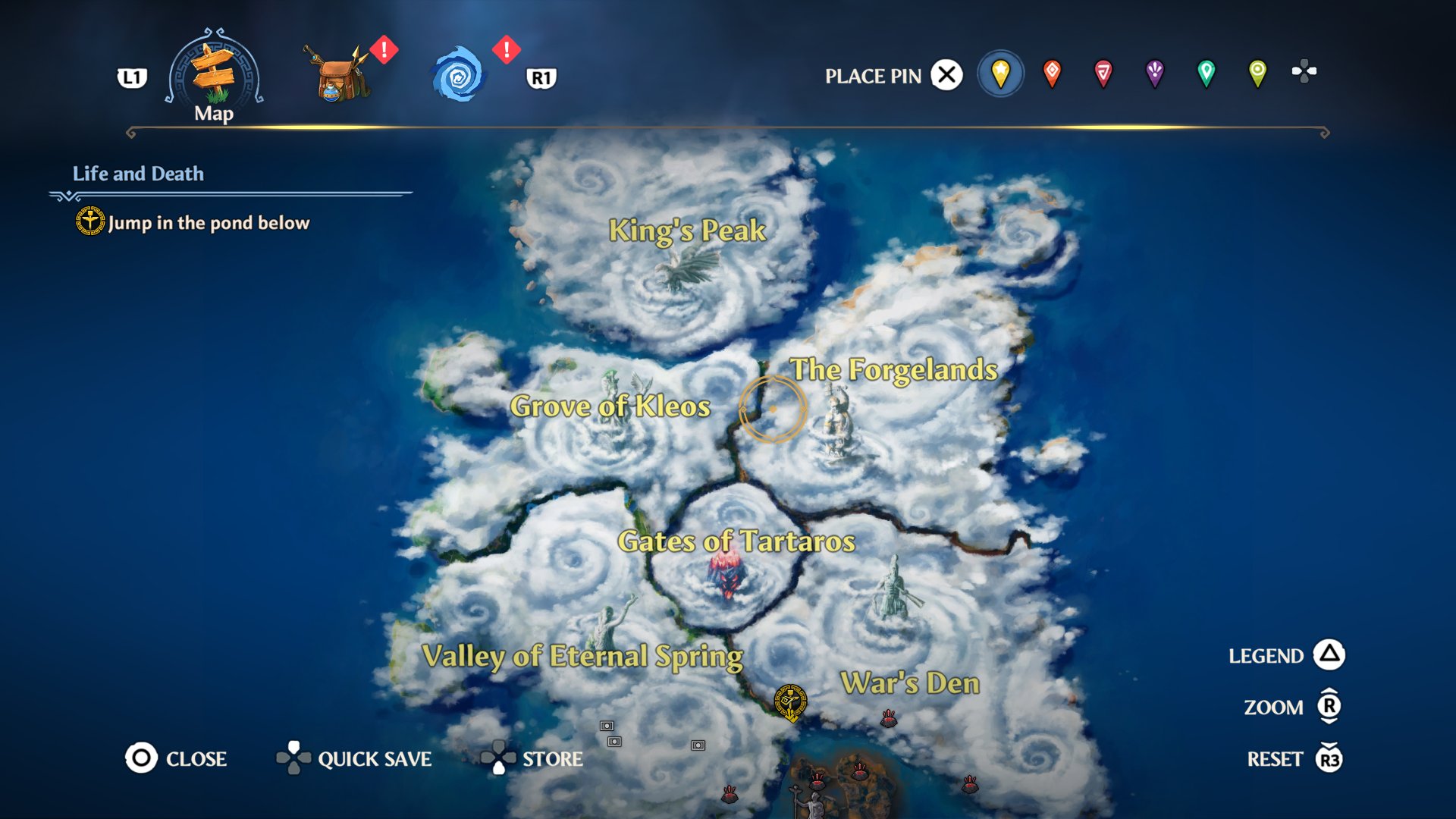
Task: Pick the red pin marker
Action: pos(1103,74)
